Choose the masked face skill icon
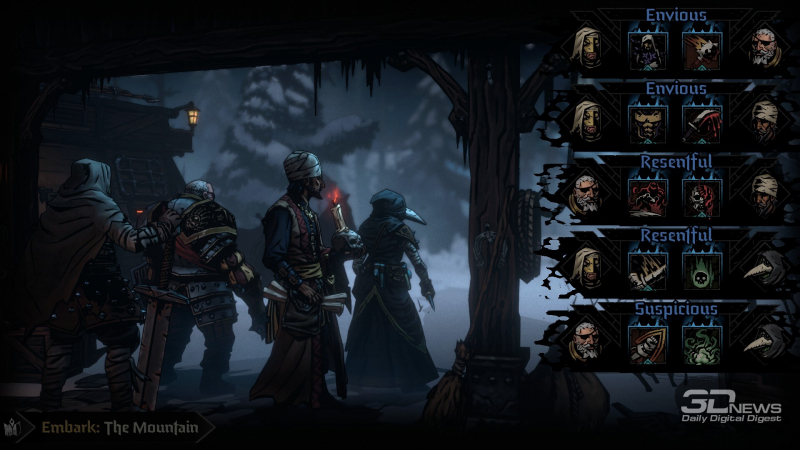The width and height of the screenshot is (800, 450). [x=644, y=119]
